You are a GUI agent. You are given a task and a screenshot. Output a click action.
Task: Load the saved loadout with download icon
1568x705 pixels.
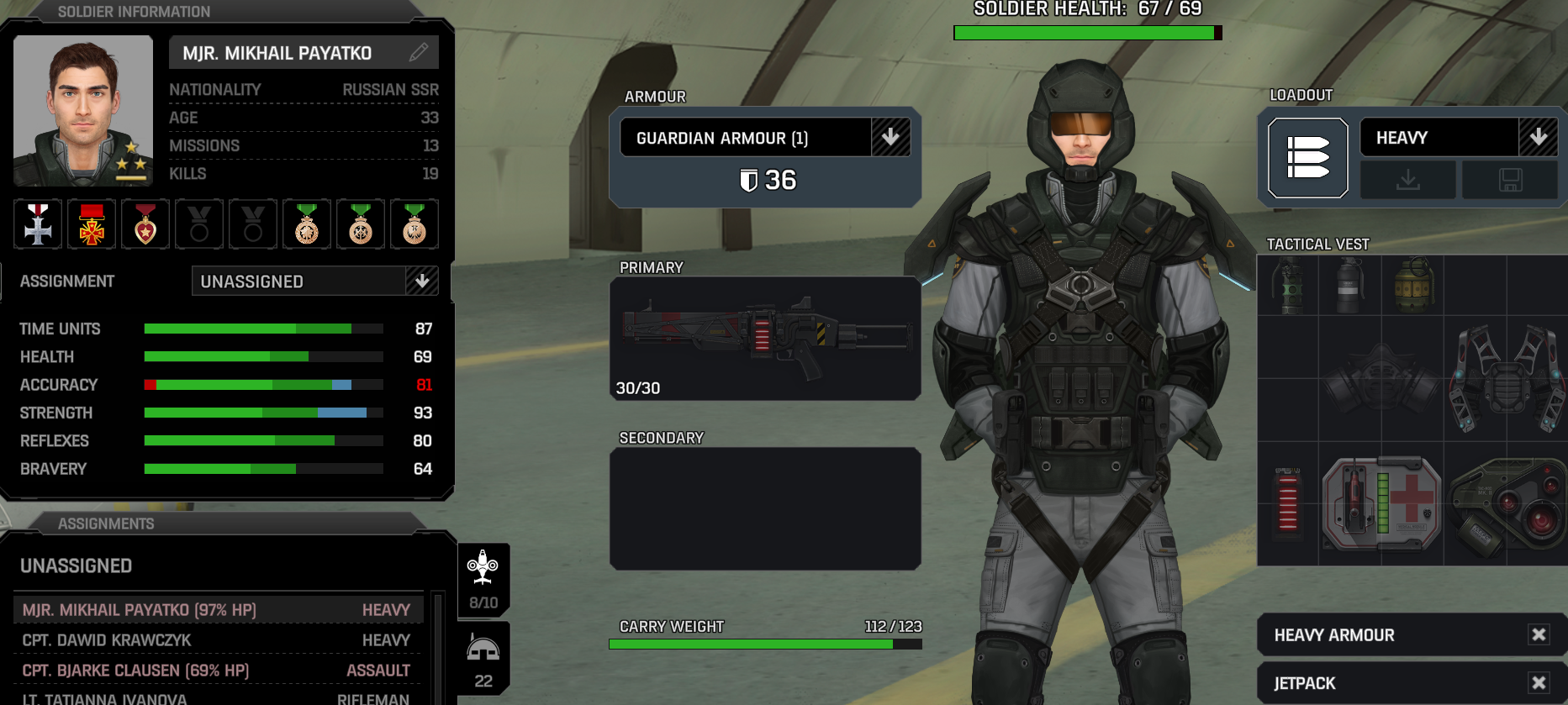(1408, 180)
